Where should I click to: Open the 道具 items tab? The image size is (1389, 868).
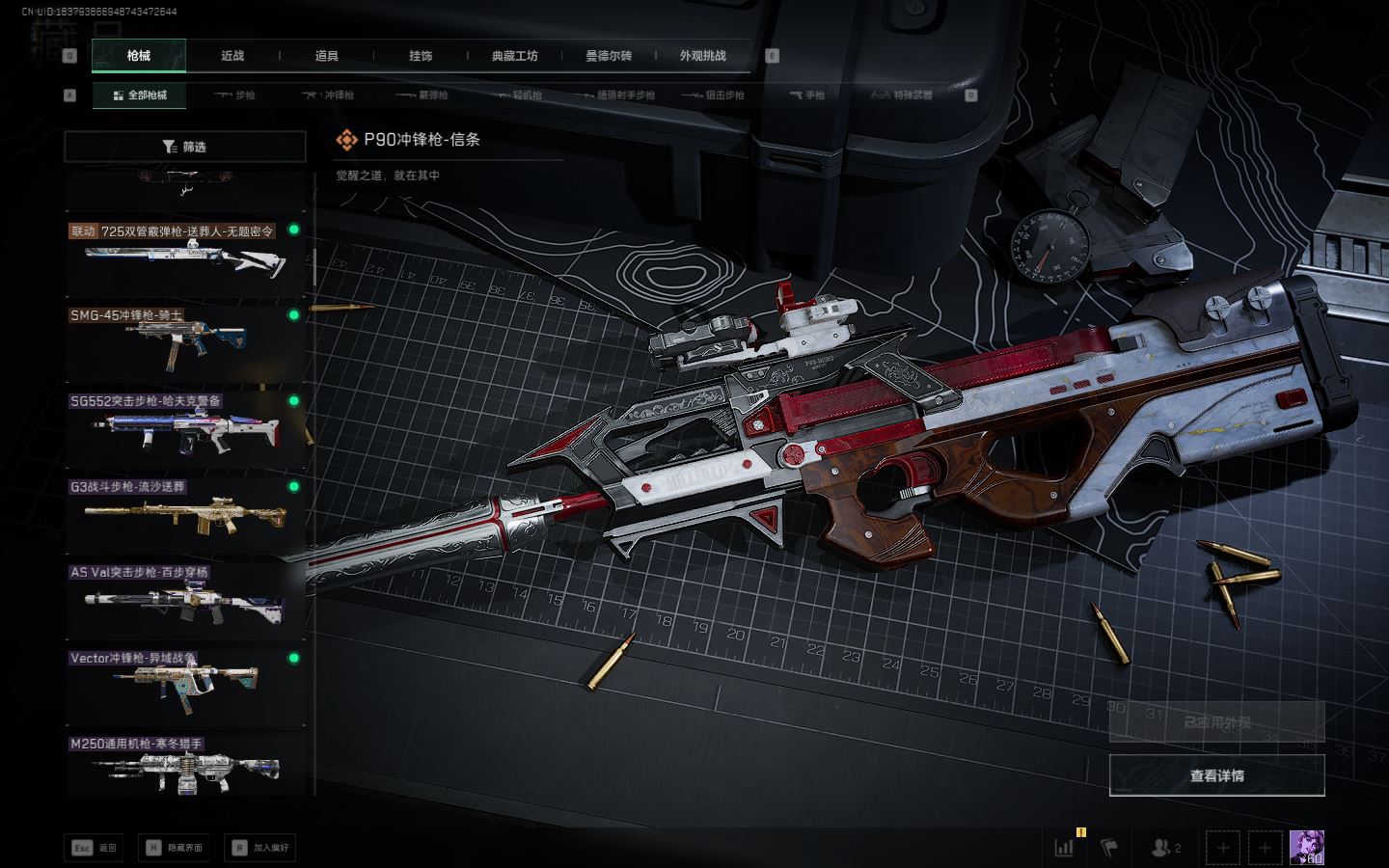click(x=326, y=56)
